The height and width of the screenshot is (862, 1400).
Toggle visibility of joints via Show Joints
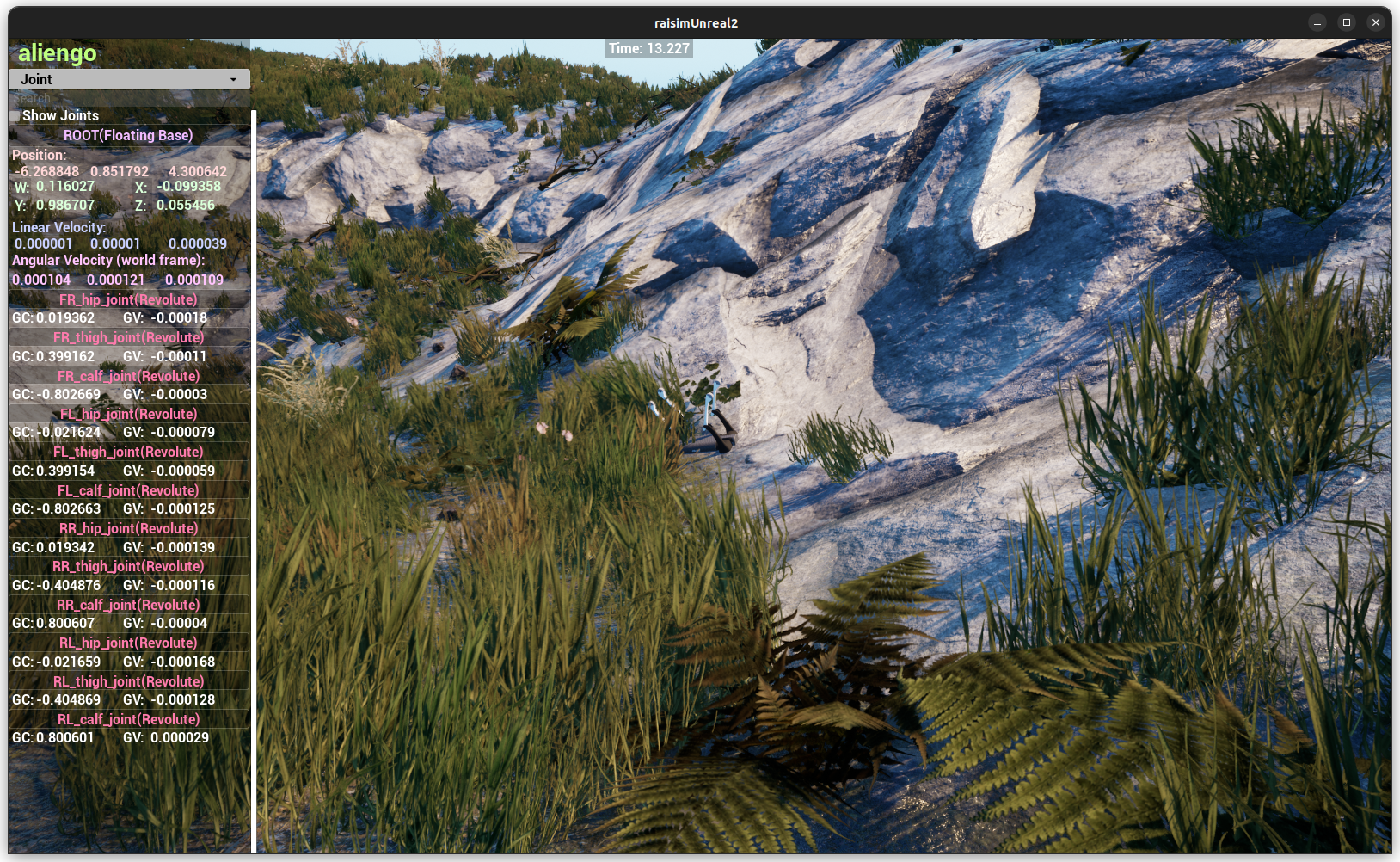pos(15,115)
